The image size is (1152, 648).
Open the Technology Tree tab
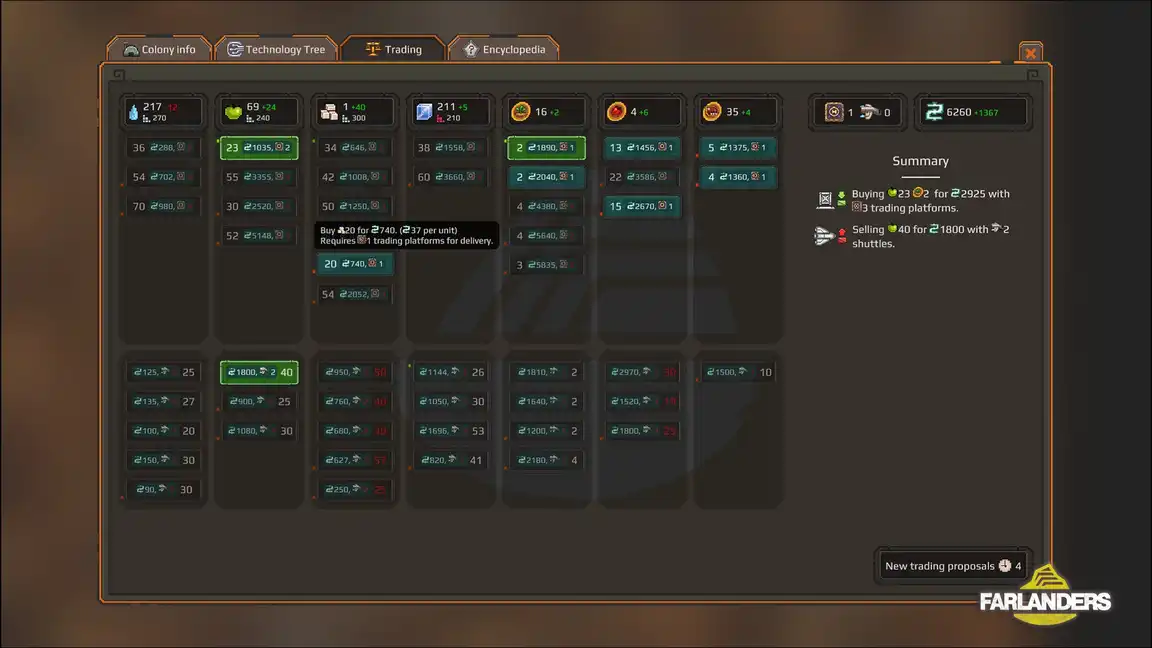click(x=276, y=49)
